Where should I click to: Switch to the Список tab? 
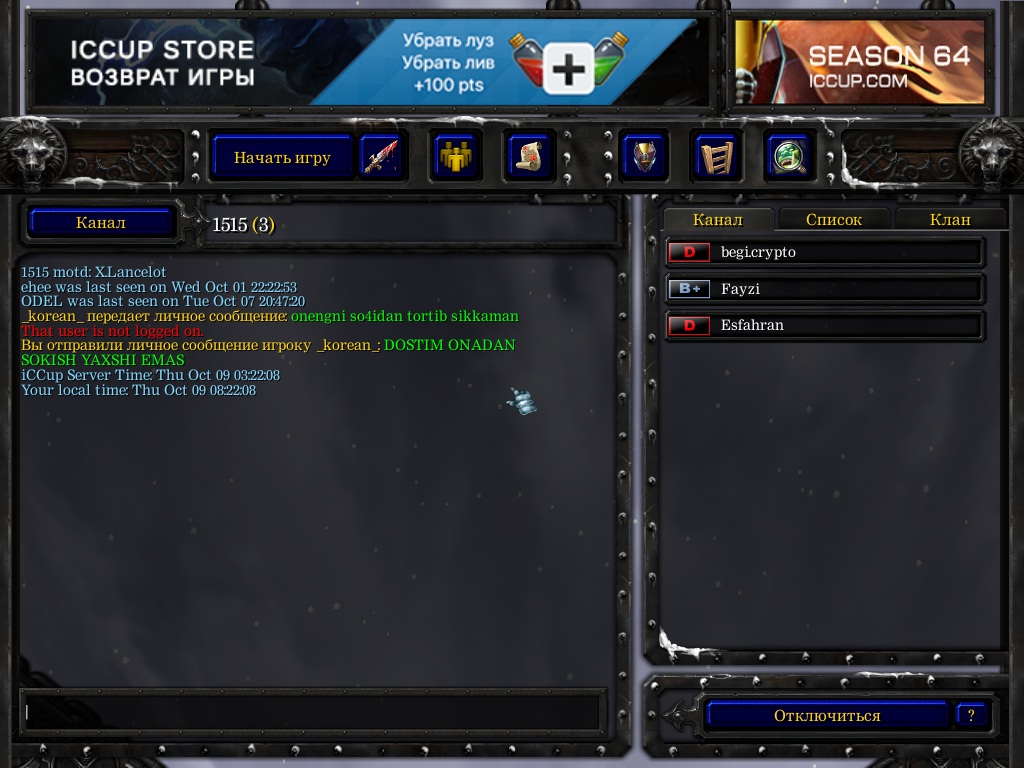pos(833,220)
